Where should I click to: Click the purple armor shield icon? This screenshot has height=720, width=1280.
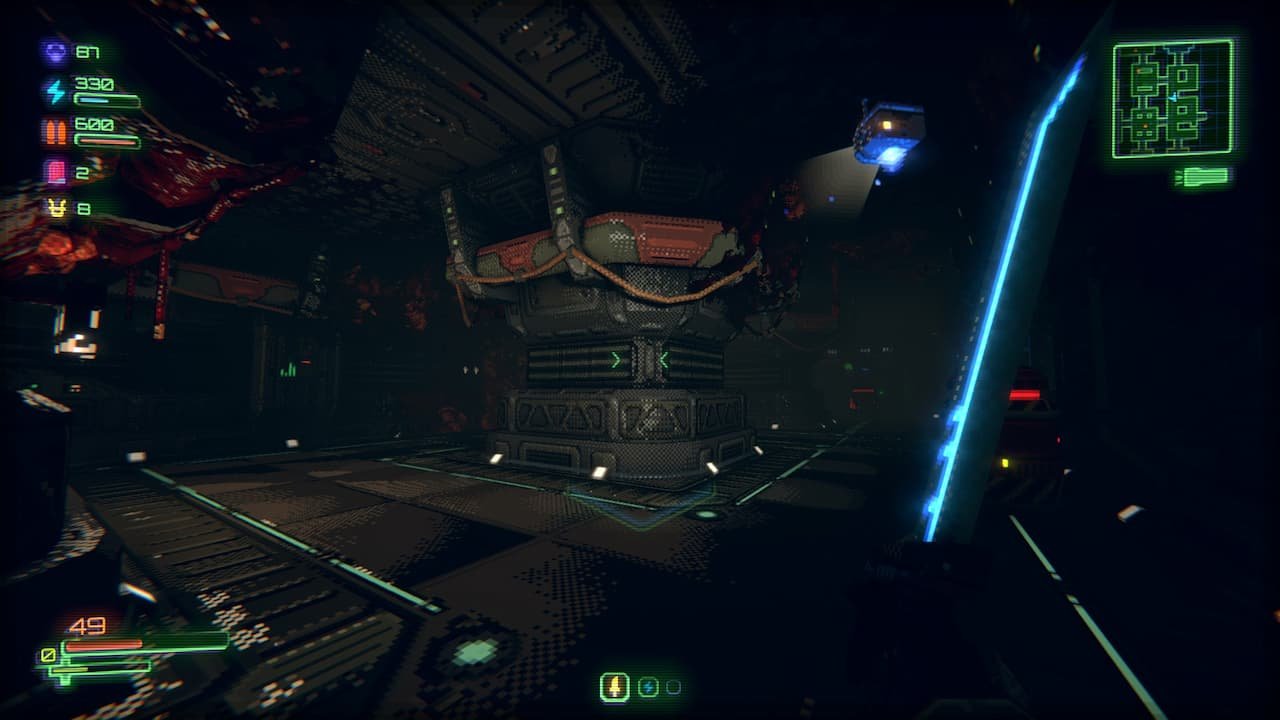[x=54, y=51]
